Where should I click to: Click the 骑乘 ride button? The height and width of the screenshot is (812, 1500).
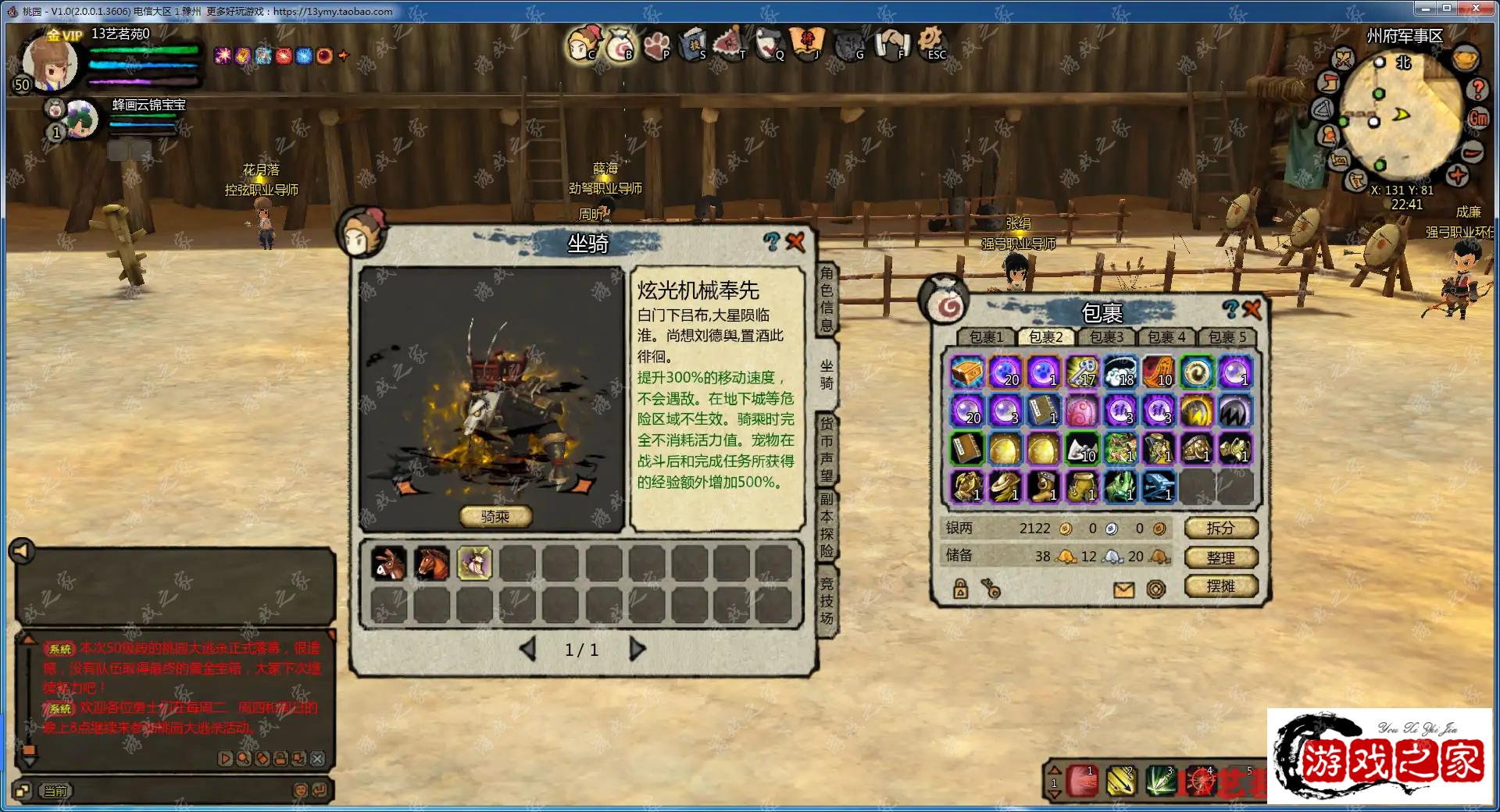pos(495,517)
